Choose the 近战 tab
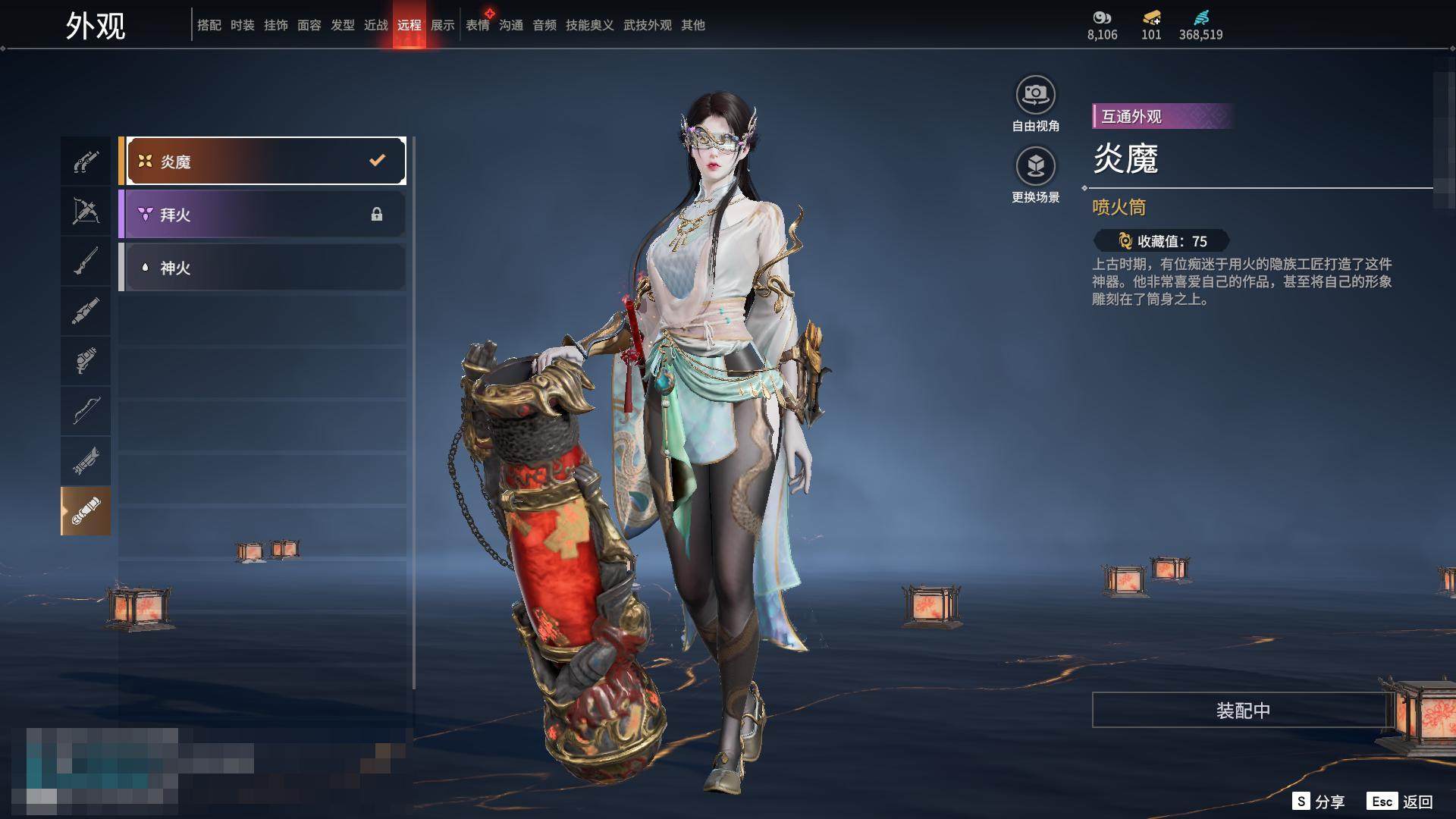Image resolution: width=1456 pixels, height=819 pixels. click(x=376, y=25)
